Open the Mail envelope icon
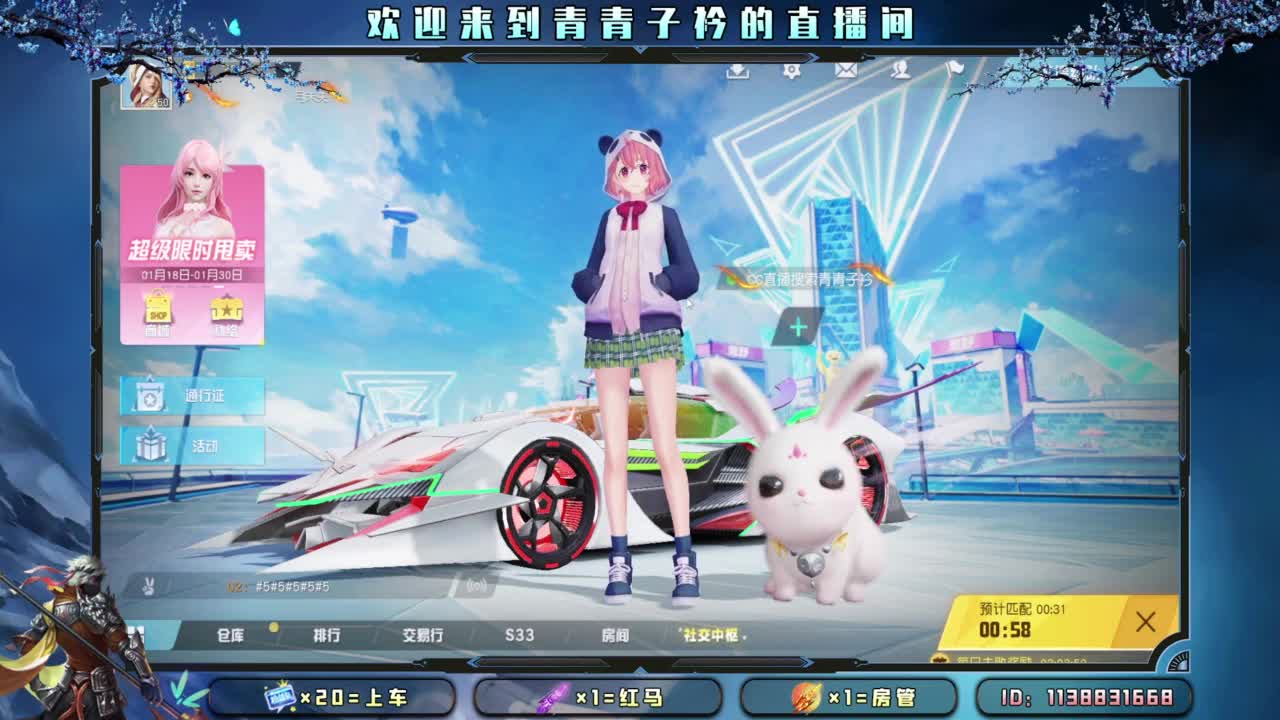 coord(845,72)
